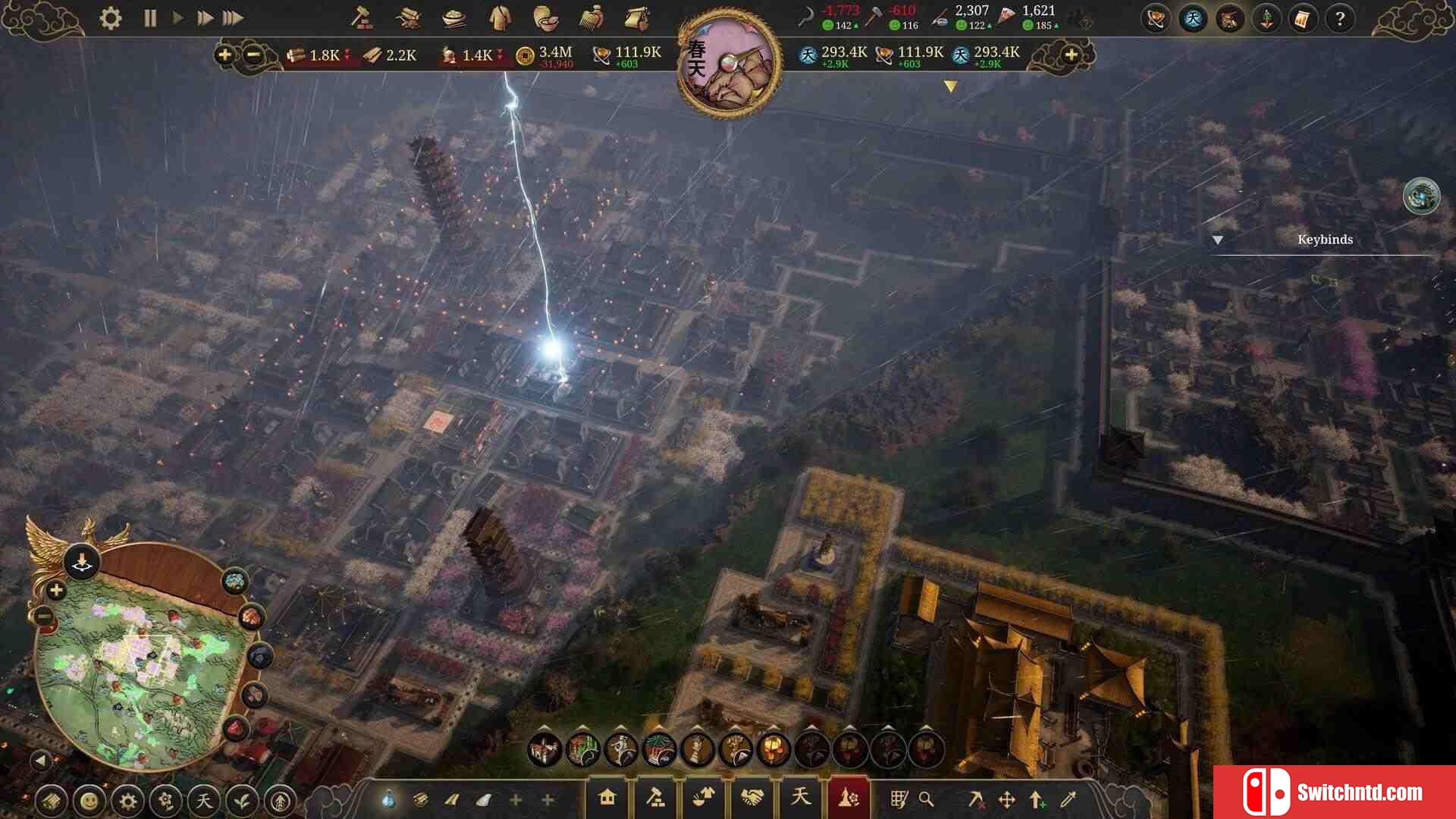Click the minimap's zoom-in plus button
This screenshot has height=819, width=1456.
coord(56,591)
